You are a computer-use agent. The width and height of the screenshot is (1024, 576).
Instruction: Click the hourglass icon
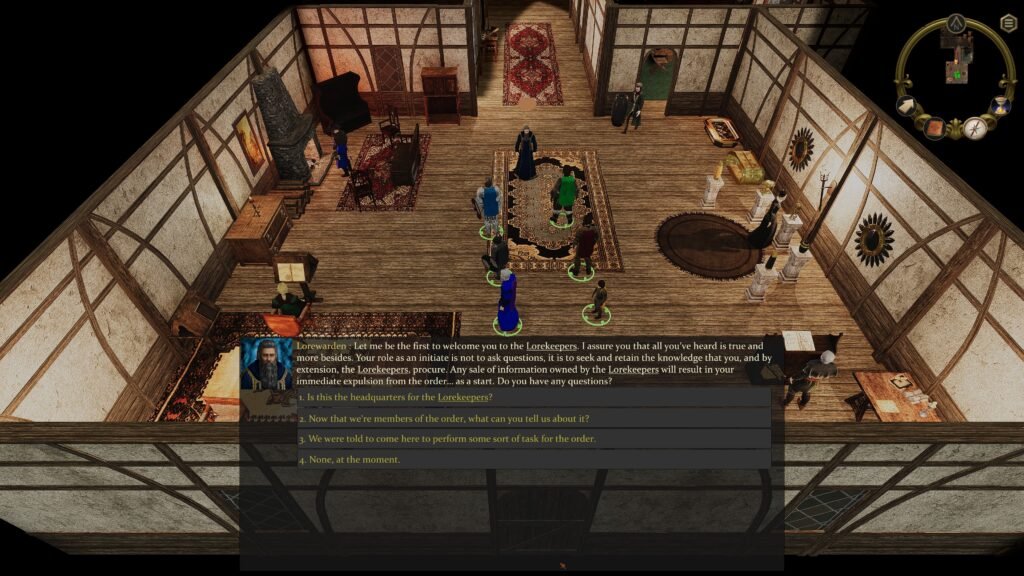(1000, 105)
